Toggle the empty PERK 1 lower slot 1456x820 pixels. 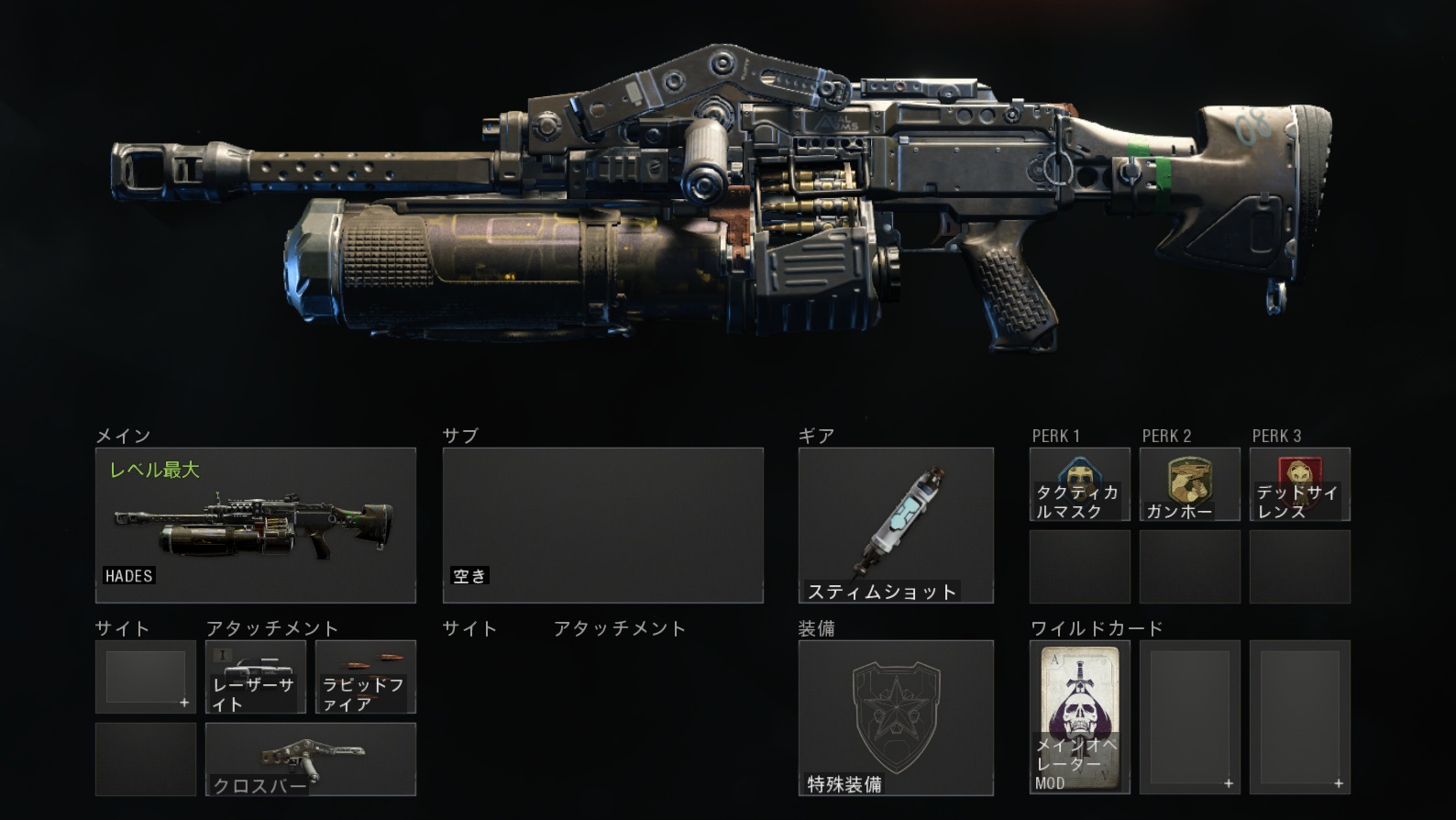1078,566
